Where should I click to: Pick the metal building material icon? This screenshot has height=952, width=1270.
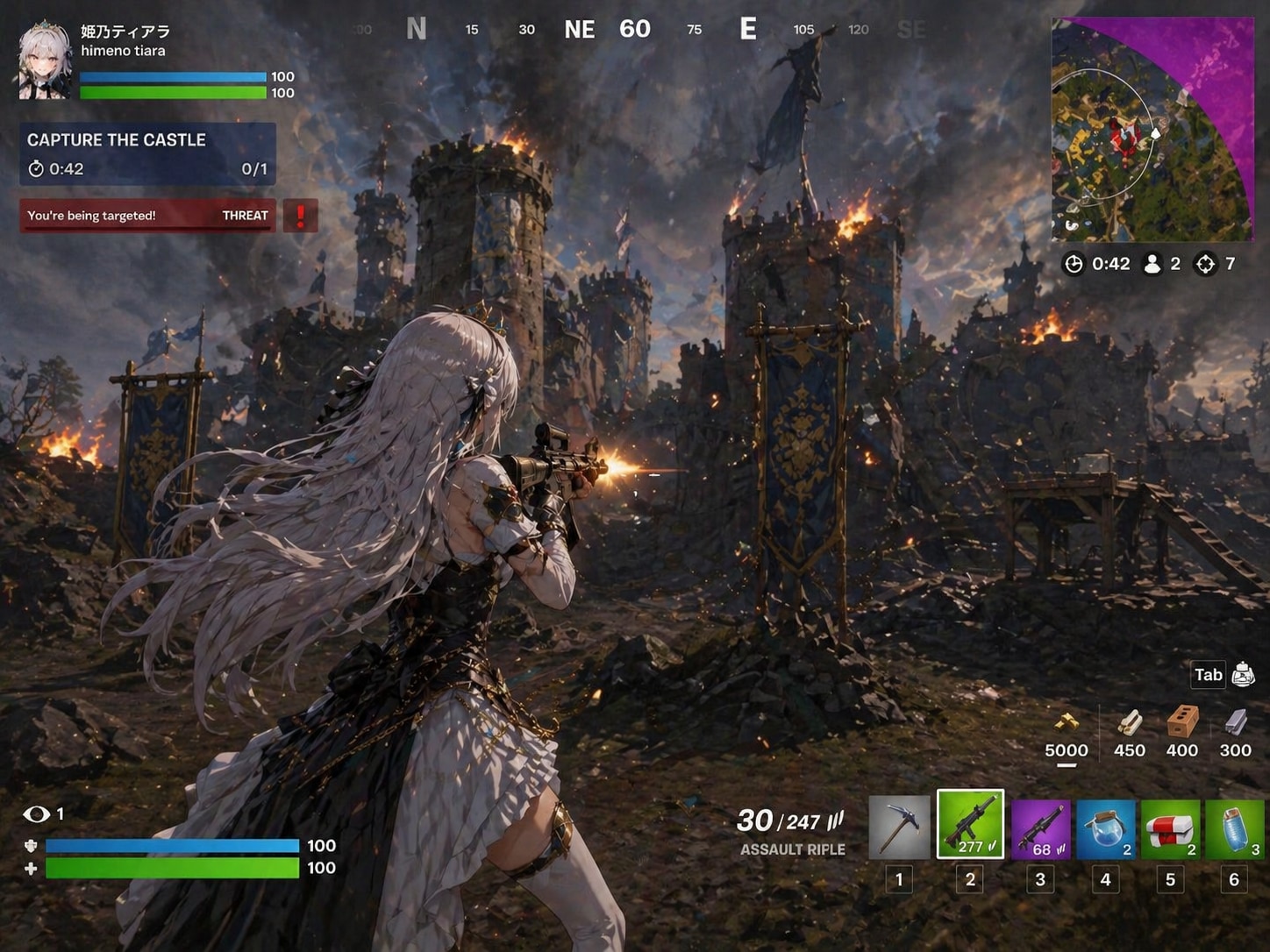(x=1235, y=723)
